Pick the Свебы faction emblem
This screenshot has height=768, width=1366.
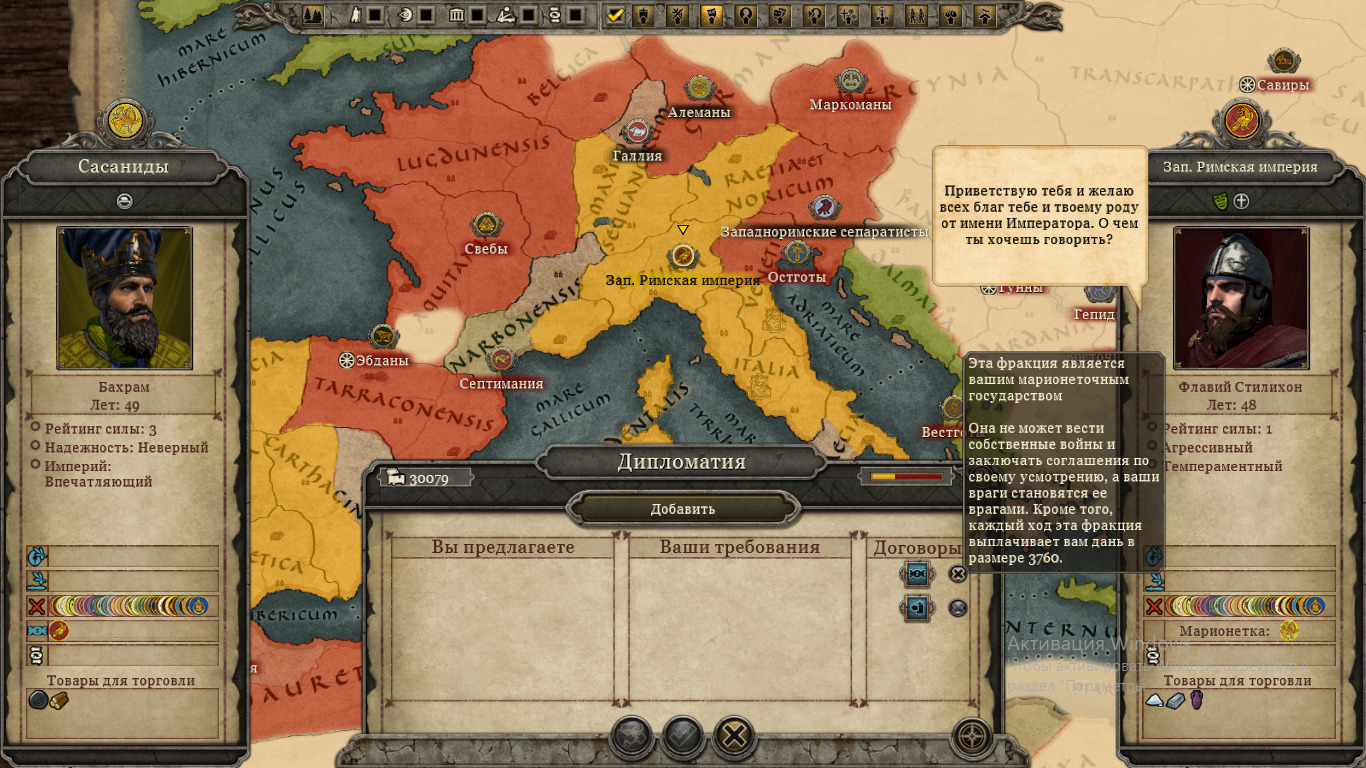[x=486, y=225]
